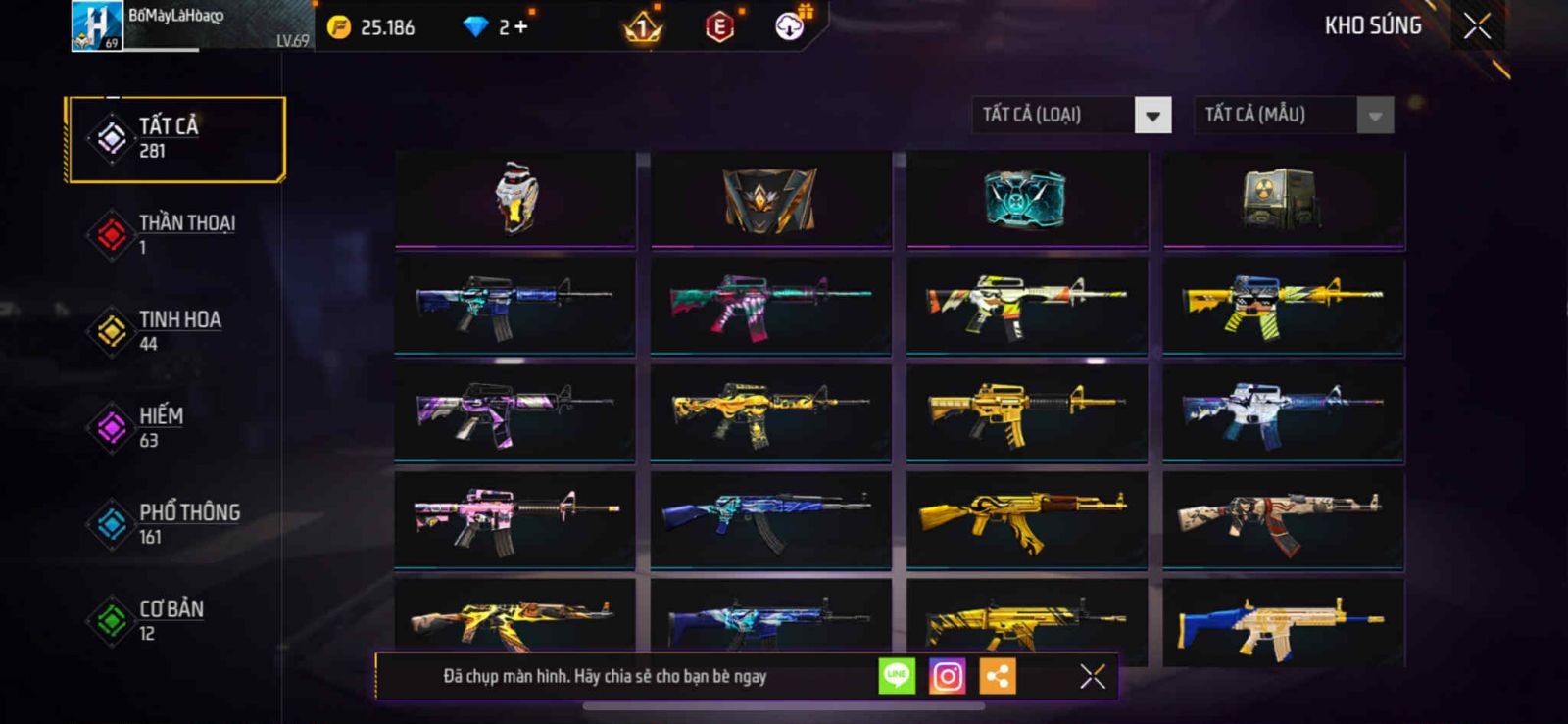Dismiss the screenshot share banner
This screenshot has width=1568, height=724.
[x=1092, y=676]
